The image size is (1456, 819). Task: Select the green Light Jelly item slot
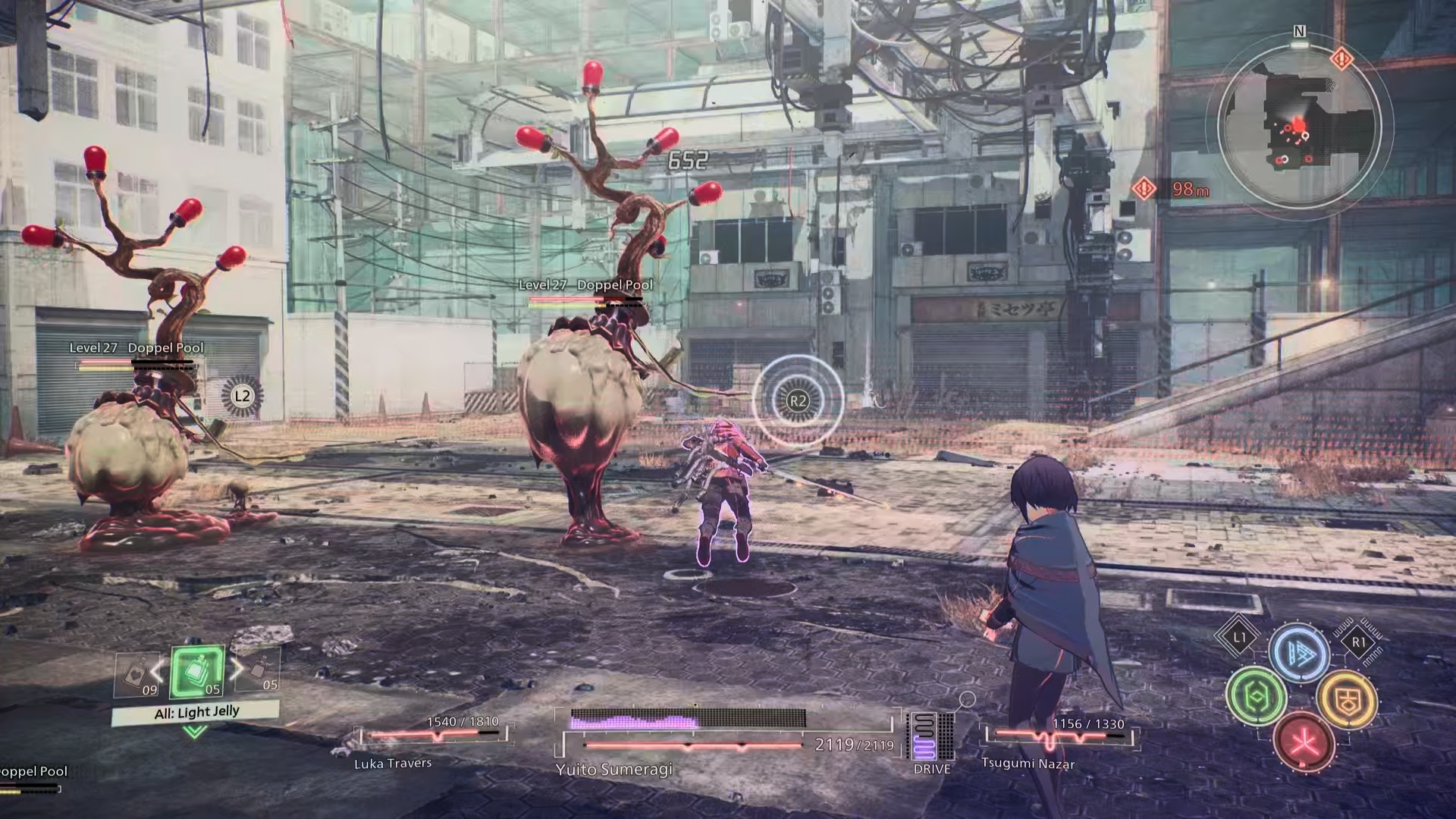(197, 673)
